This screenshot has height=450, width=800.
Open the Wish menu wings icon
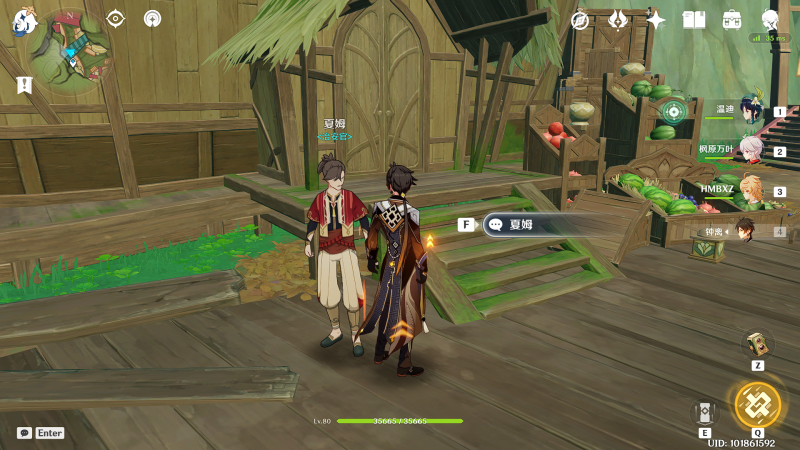point(618,20)
